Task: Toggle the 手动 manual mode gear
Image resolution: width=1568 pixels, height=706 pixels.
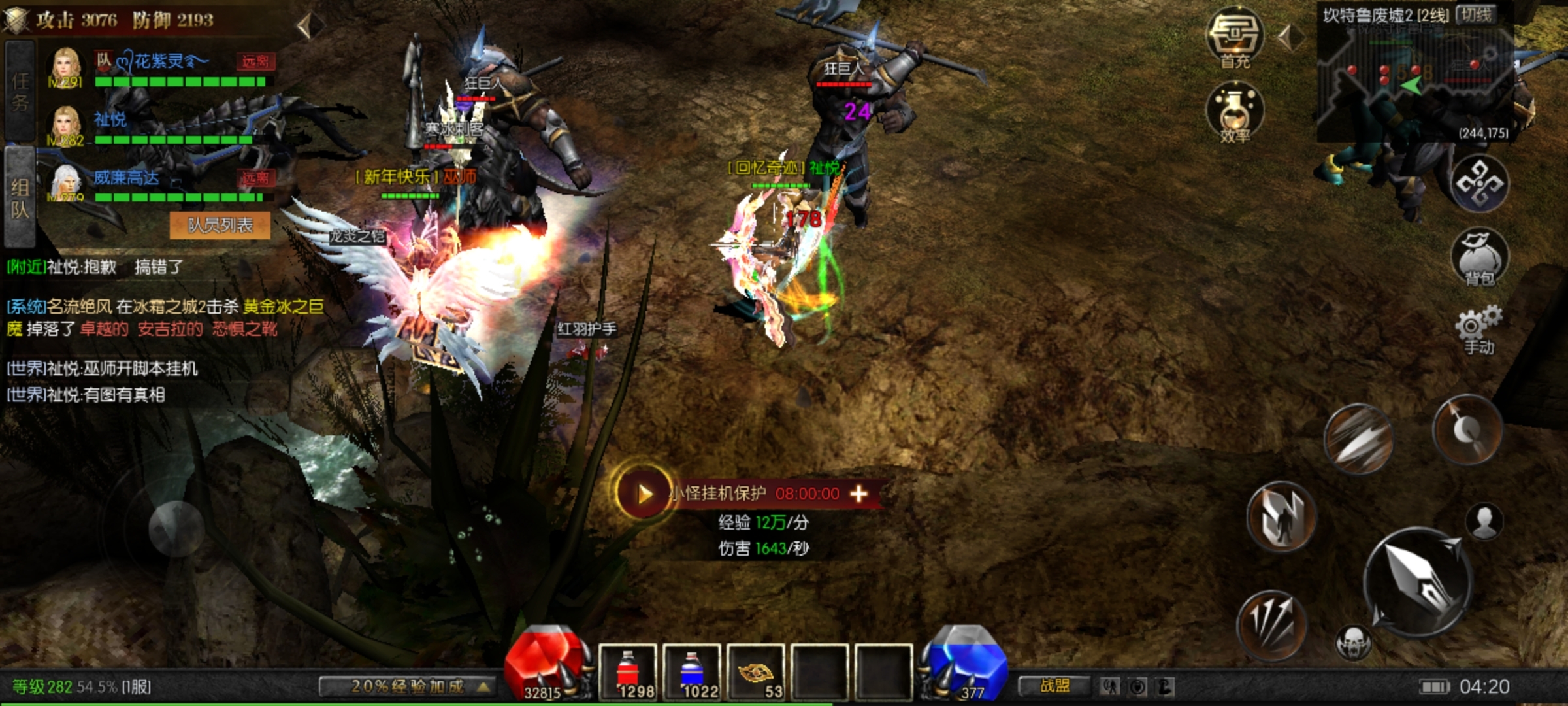Action: click(x=1478, y=330)
